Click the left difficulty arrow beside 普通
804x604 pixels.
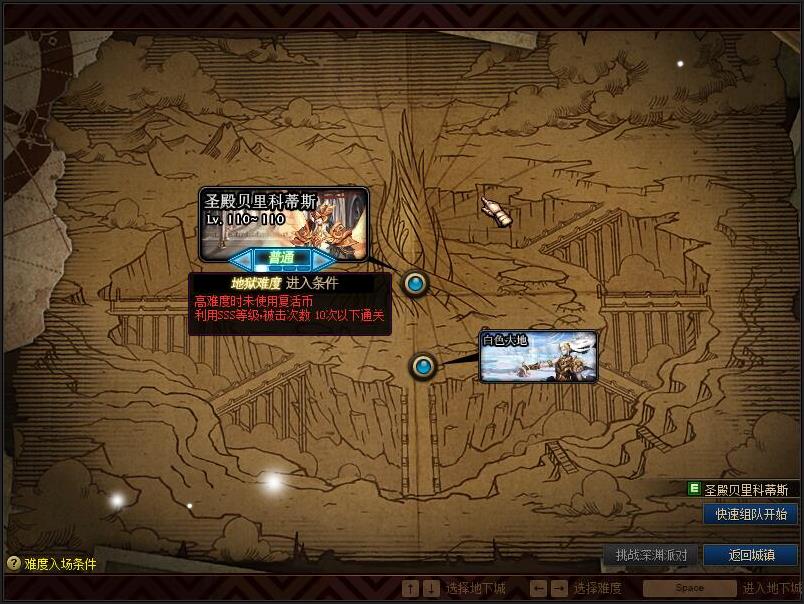coord(241,259)
